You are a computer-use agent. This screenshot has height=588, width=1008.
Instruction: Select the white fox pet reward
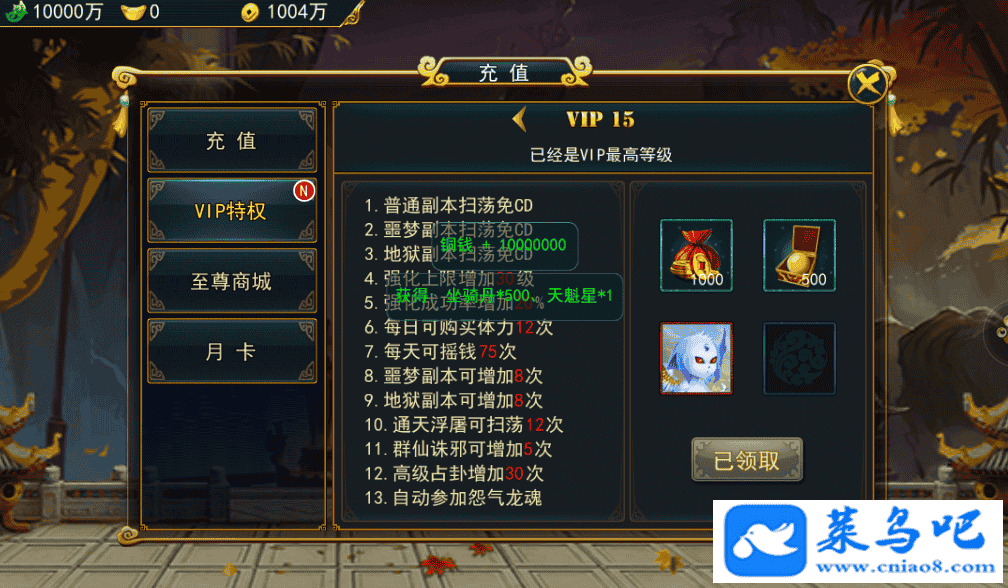point(696,358)
